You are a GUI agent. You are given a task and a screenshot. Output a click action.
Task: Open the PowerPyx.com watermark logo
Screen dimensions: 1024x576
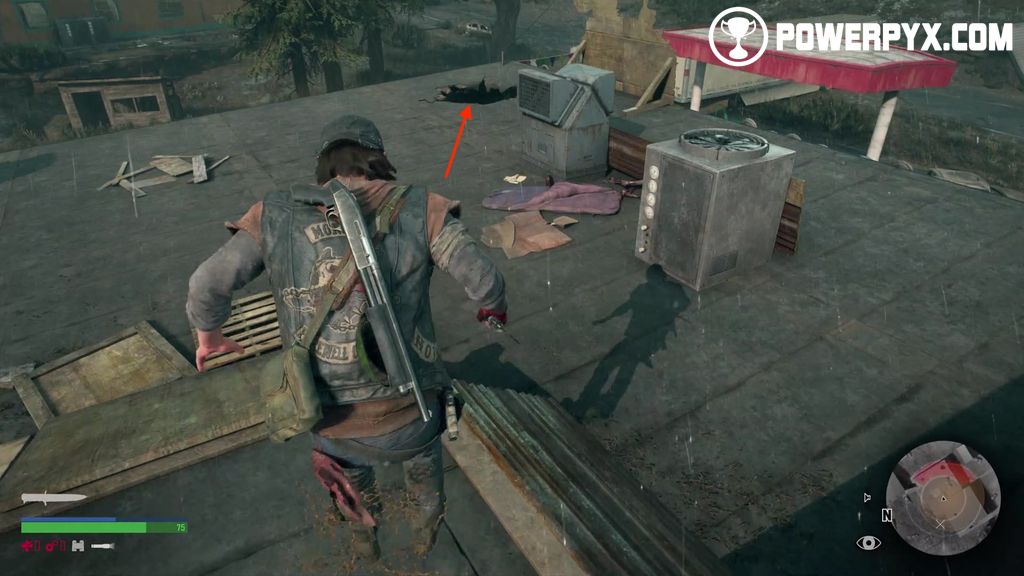click(860, 37)
